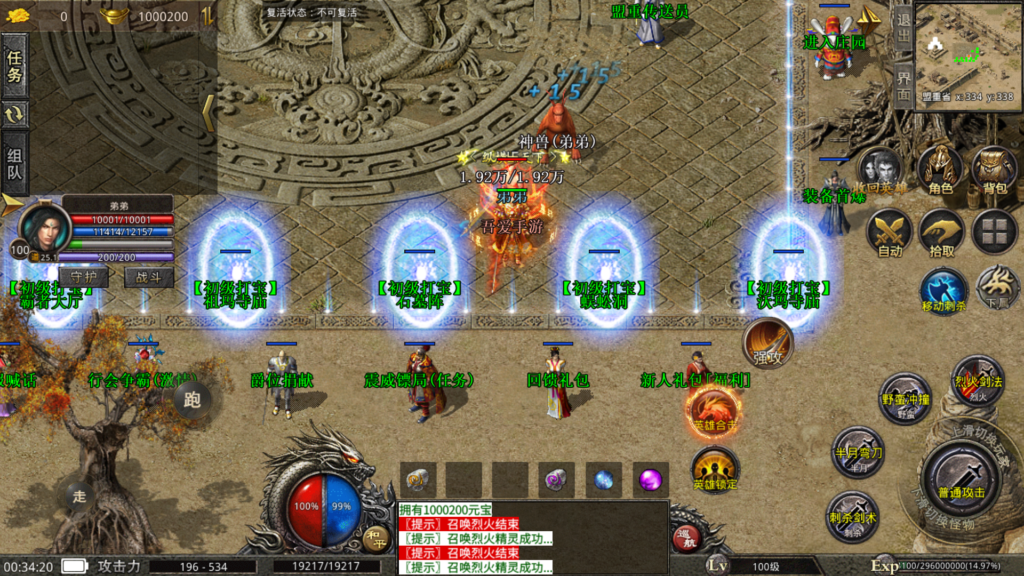Toggle 自动 auto-battle
Viewport: 1024px width, 576px height.
click(x=889, y=234)
